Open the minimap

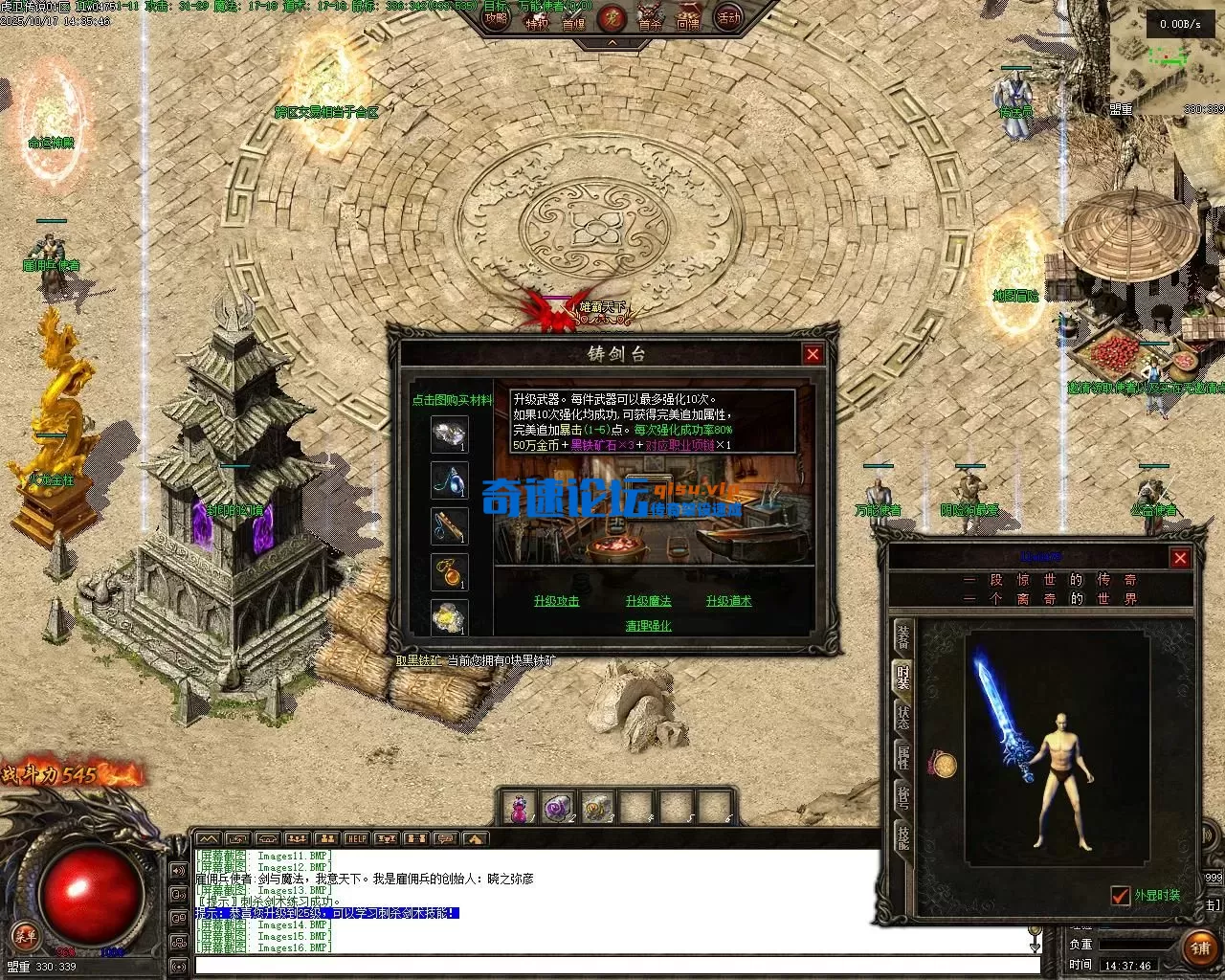[1165, 57]
